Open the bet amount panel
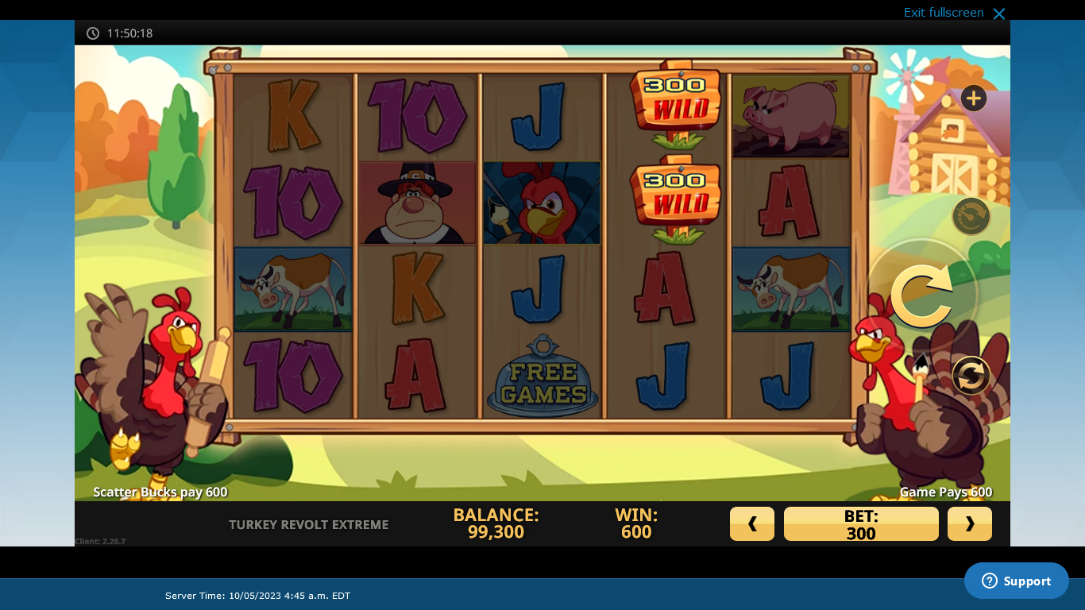 (x=860, y=523)
